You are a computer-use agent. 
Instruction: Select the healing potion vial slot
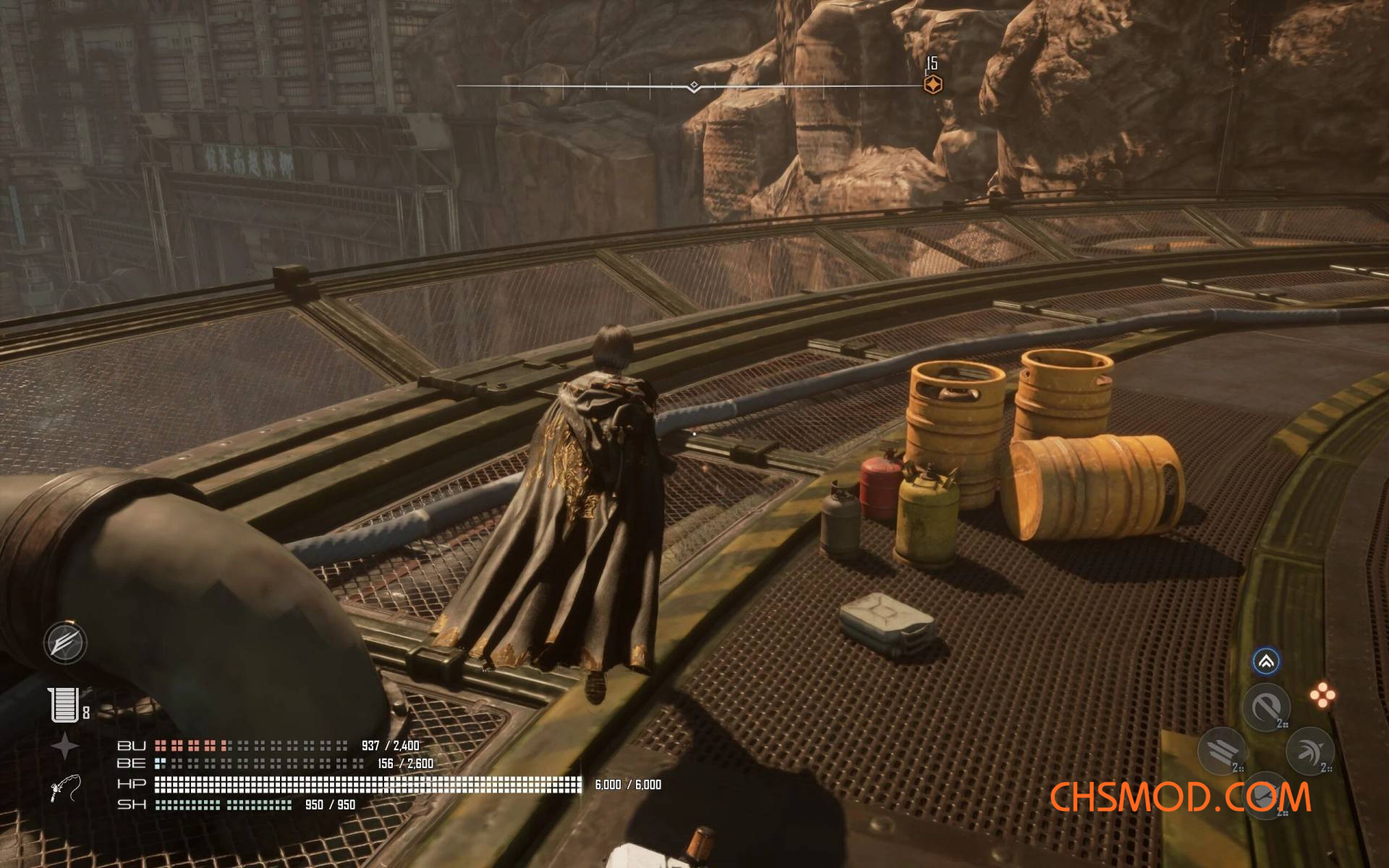click(x=64, y=705)
